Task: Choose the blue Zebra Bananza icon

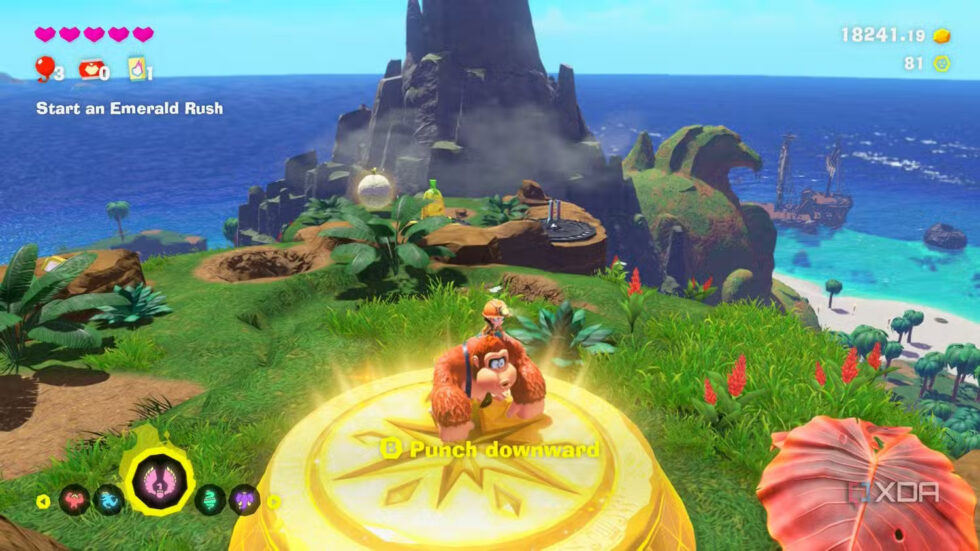Action: (108, 498)
